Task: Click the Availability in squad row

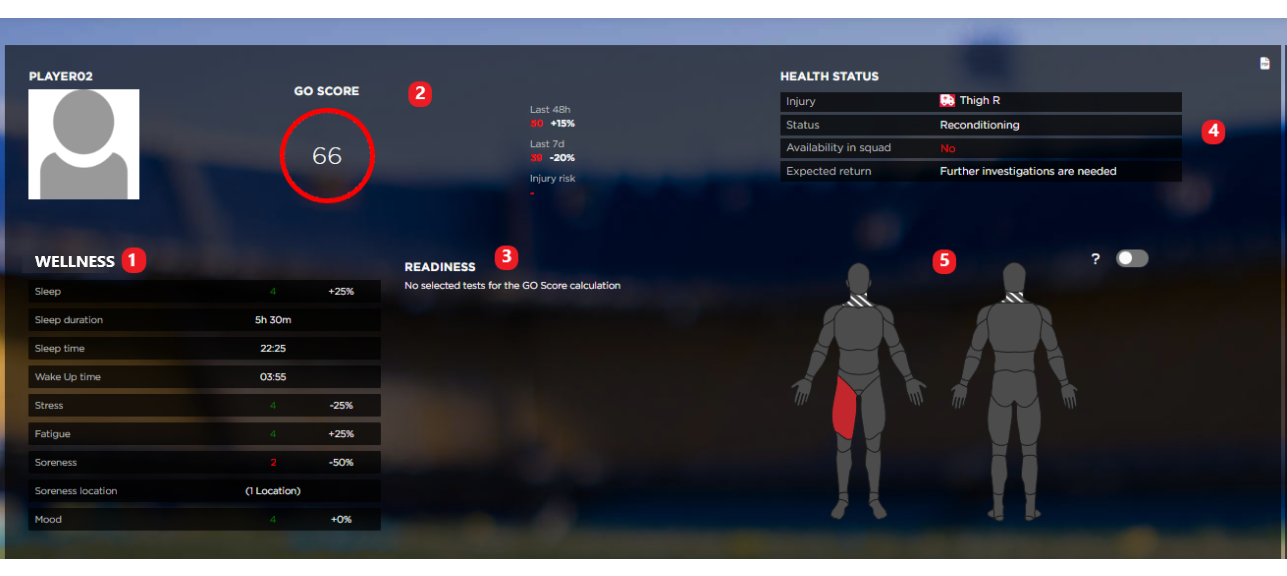Action: (x=980, y=148)
